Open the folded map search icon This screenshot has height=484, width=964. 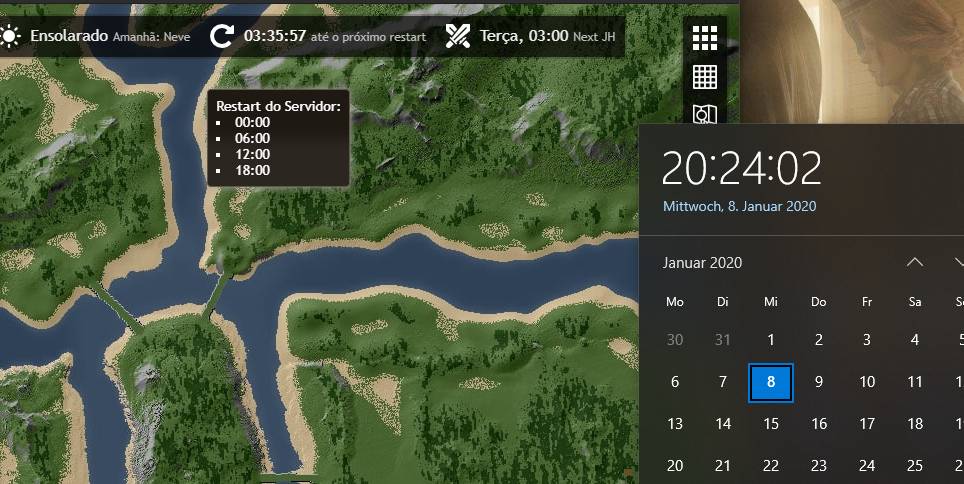705,114
